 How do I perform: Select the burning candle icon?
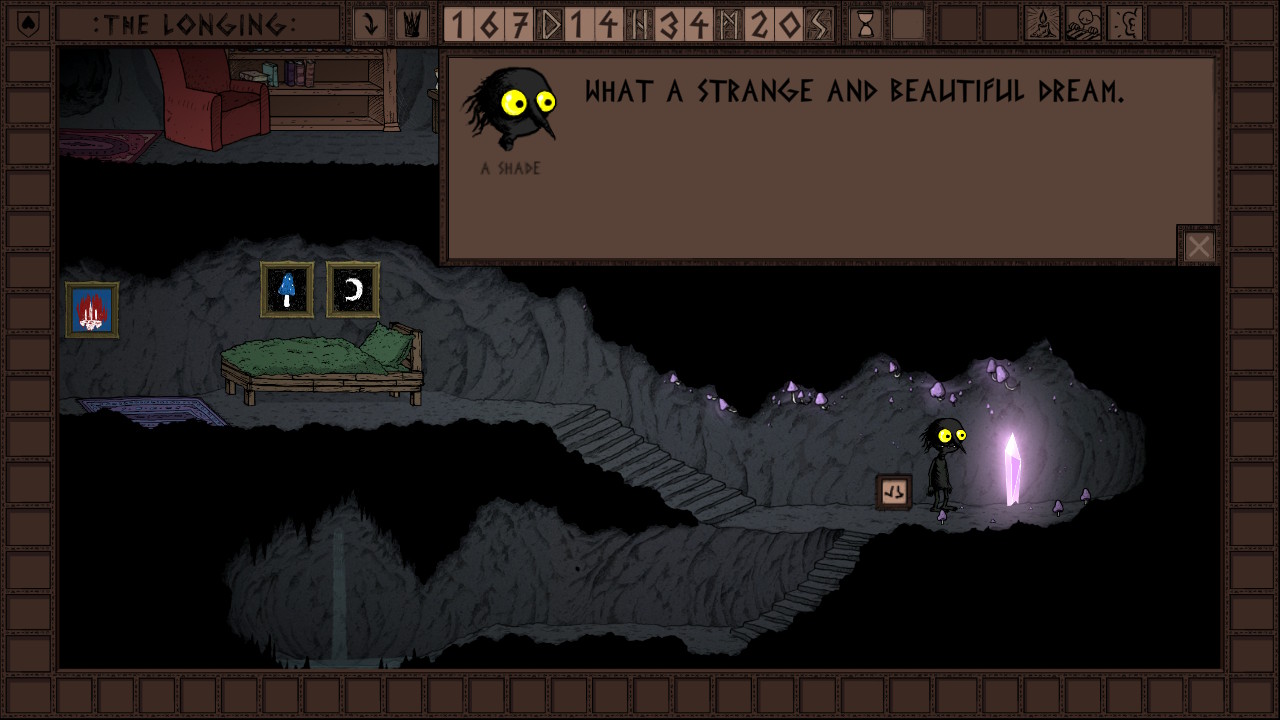(1042, 24)
